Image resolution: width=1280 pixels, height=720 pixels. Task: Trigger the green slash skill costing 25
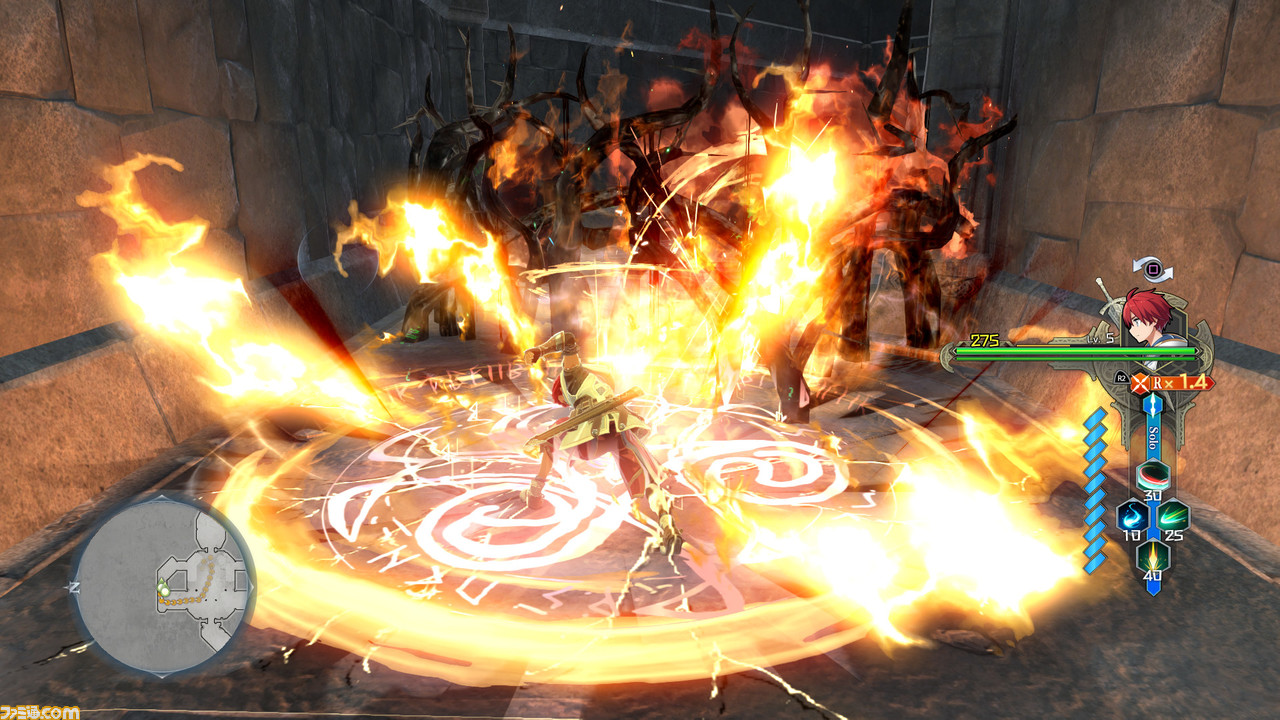pos(1173,515)
